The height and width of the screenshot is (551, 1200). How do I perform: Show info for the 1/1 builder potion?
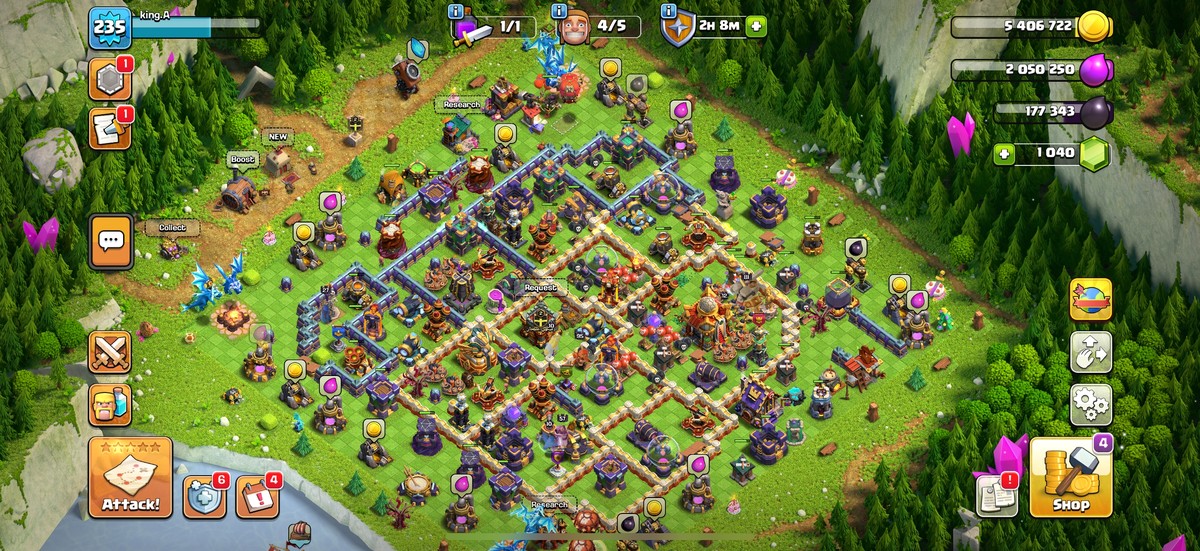coord(457,12)
